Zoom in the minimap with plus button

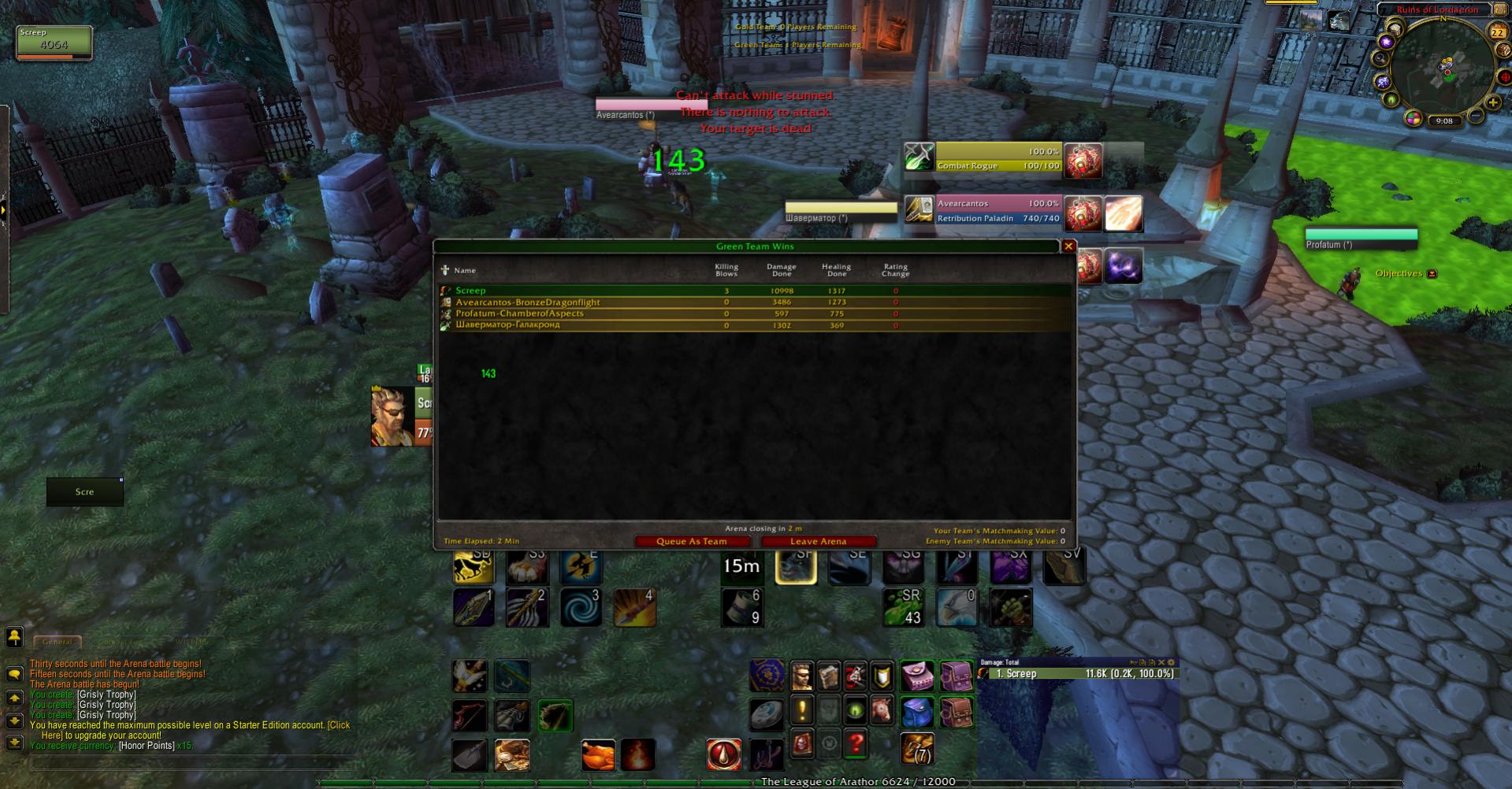point(1492,102)
